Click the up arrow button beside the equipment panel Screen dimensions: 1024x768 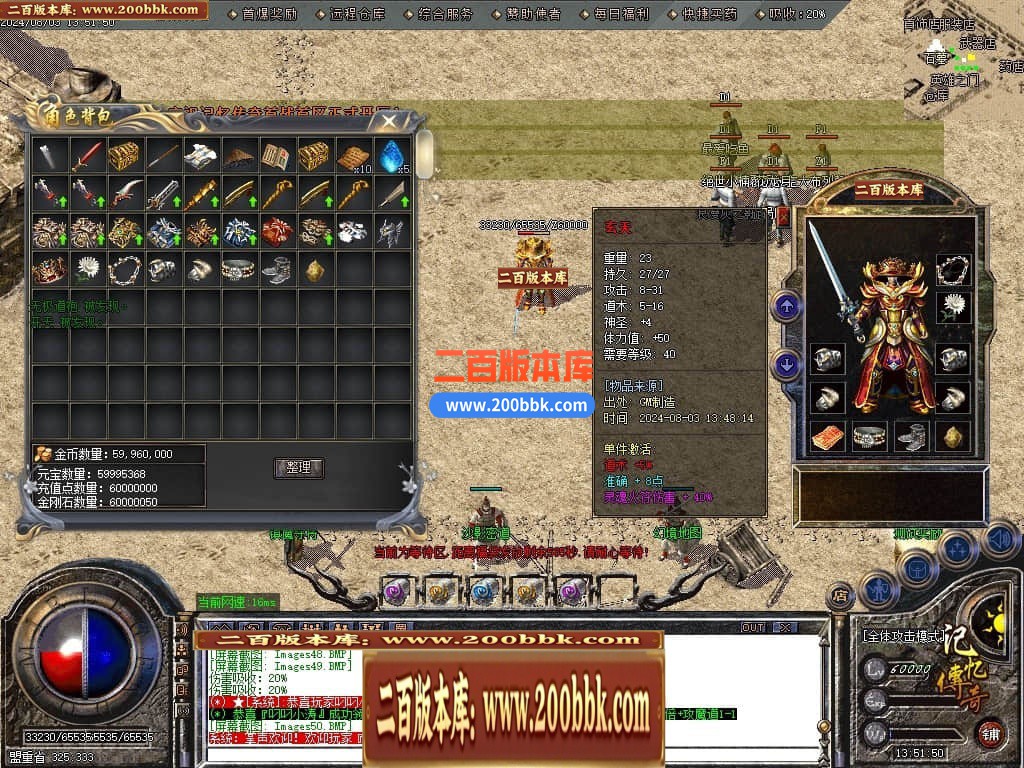pos(787,305)
